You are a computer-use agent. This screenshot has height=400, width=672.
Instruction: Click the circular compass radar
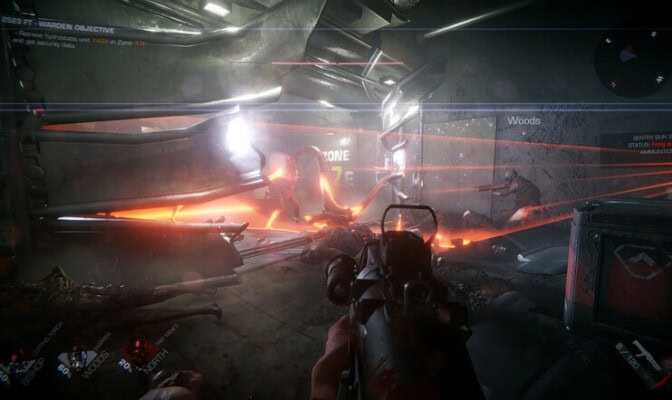point(631,62)
